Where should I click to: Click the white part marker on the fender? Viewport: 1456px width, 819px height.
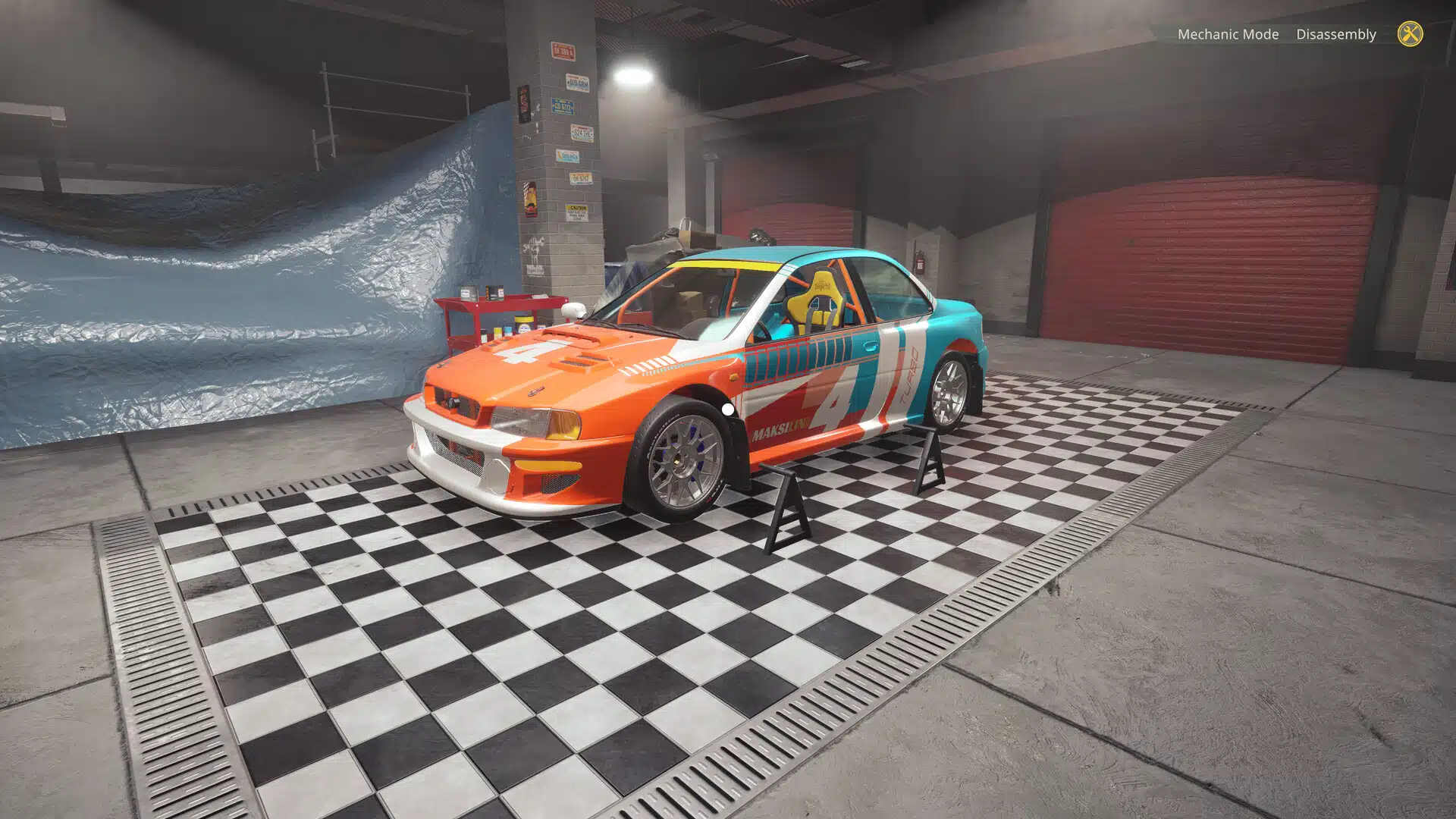point(726,409)
